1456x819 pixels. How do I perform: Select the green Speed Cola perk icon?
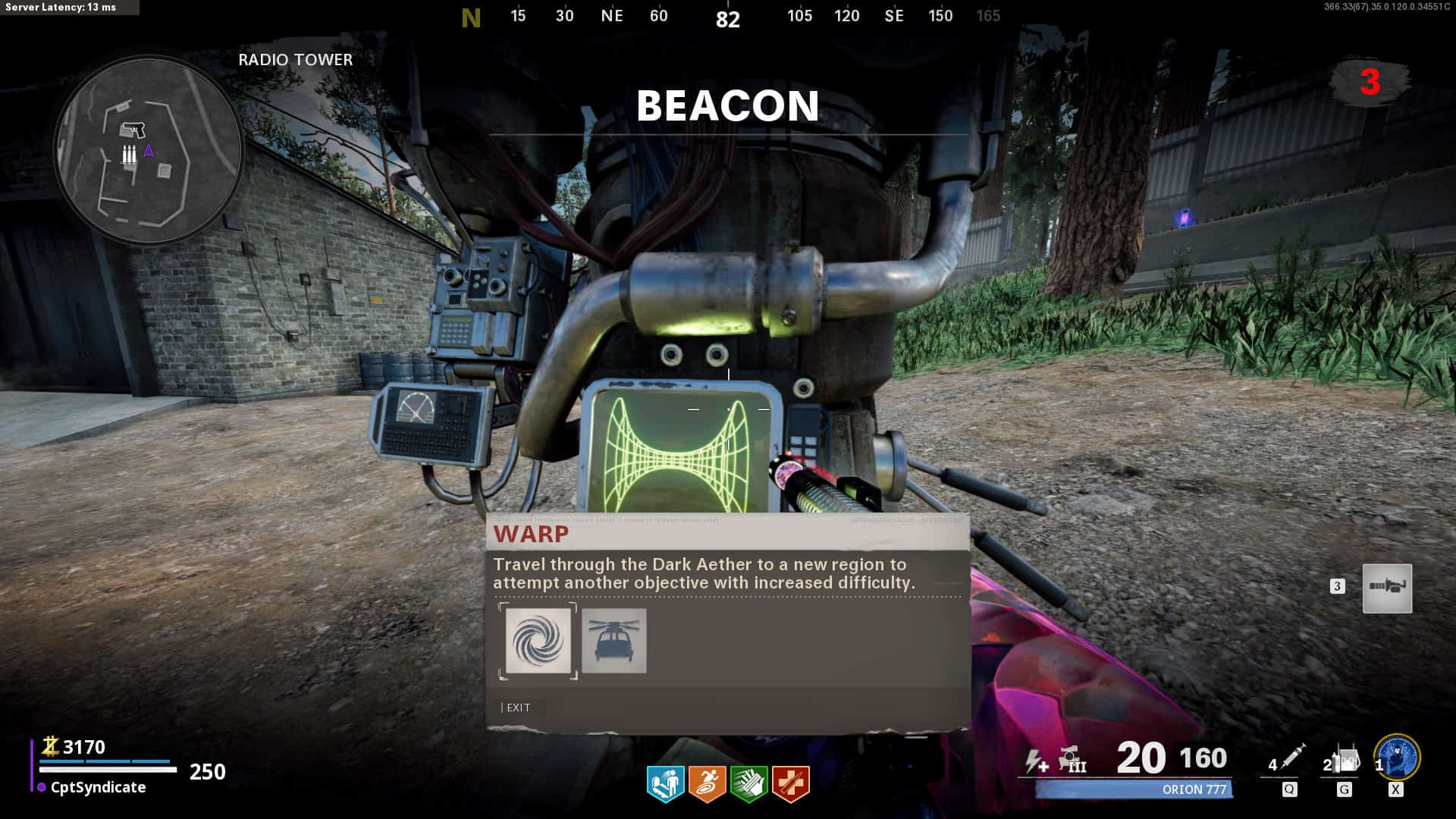coord(748,783)
